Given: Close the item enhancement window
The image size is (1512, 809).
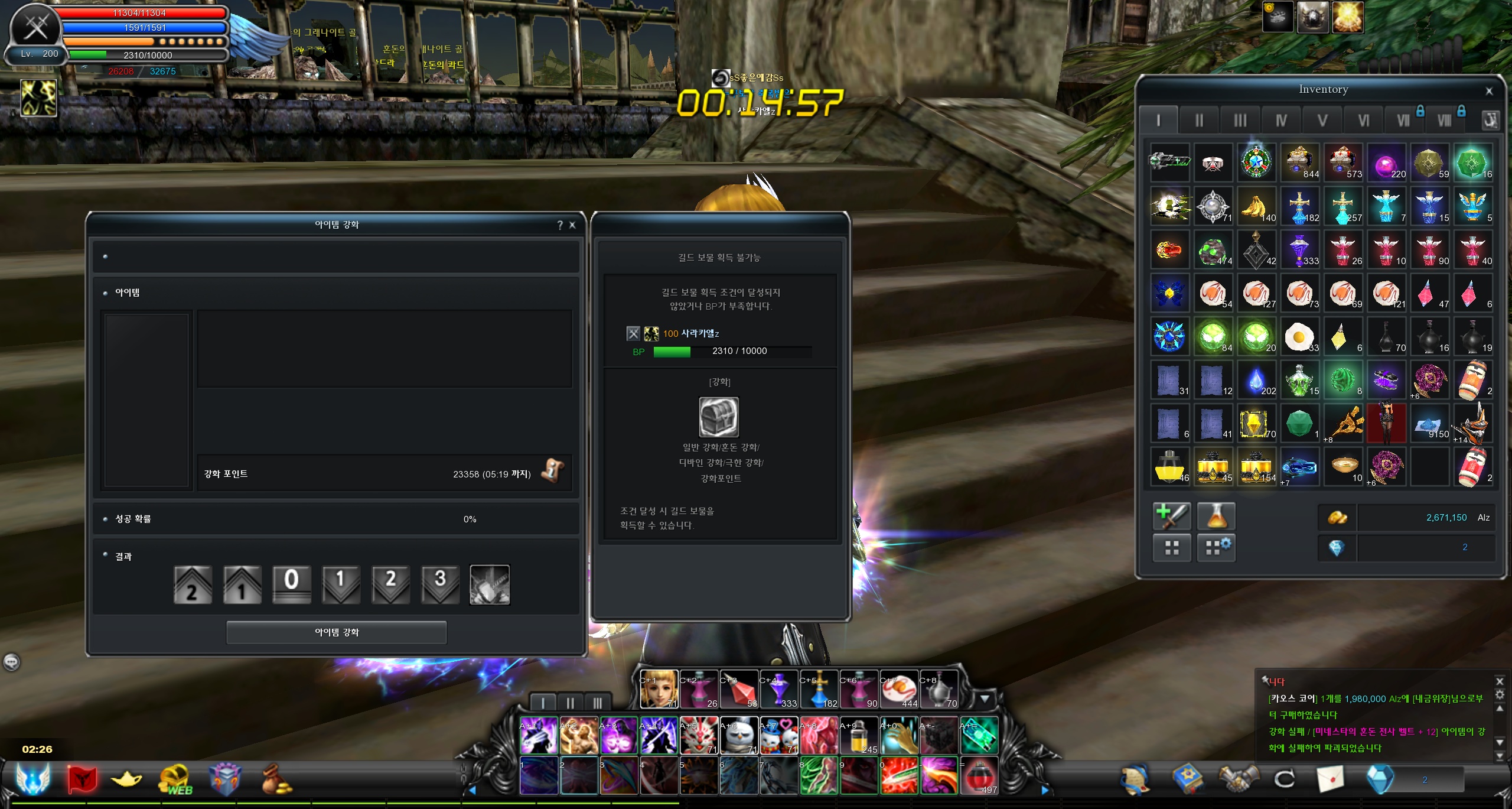Looking at the screenshot, I should click(x=572, y=225).
